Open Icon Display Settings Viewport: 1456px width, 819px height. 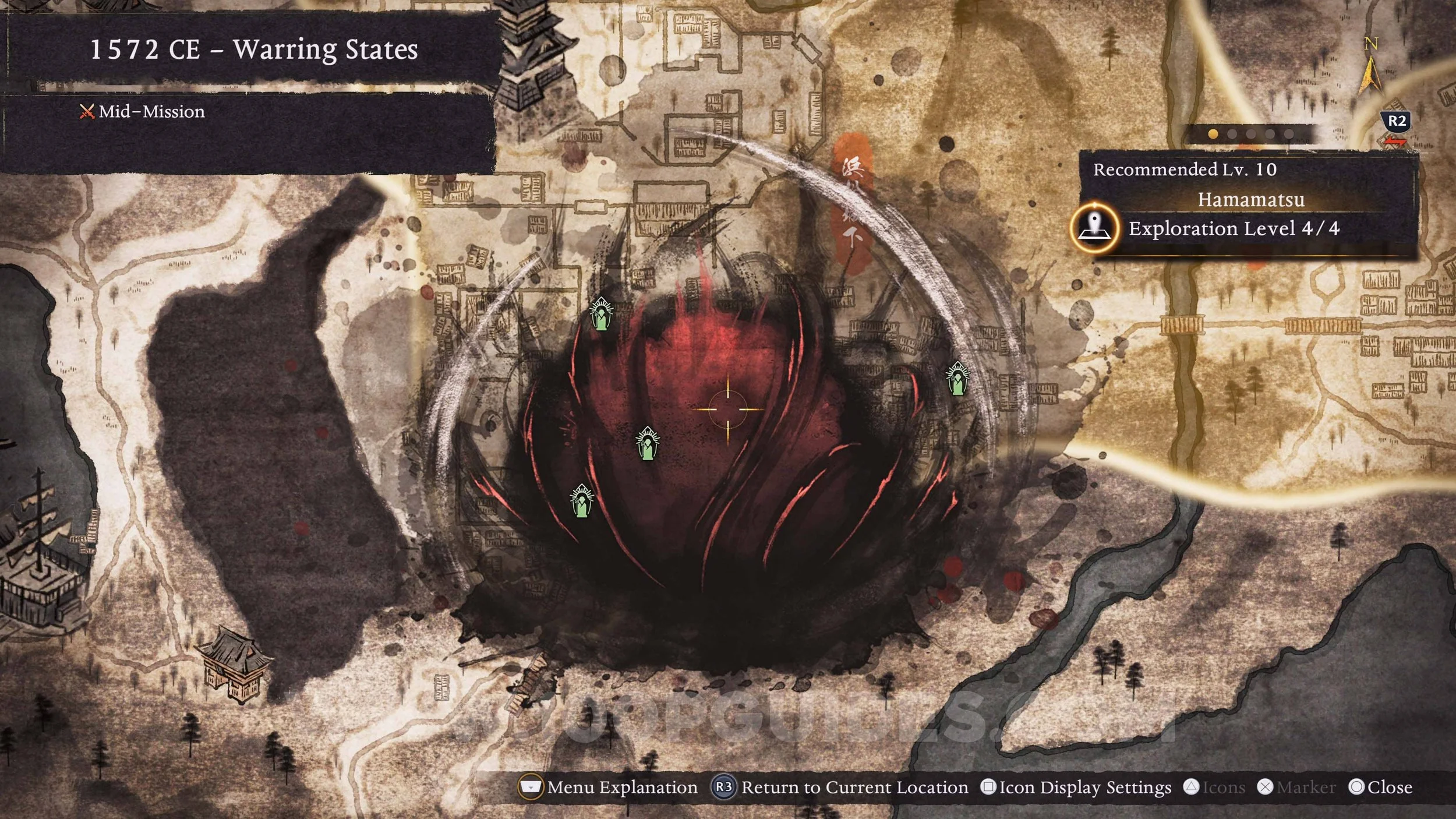[x=1076, y=788]
